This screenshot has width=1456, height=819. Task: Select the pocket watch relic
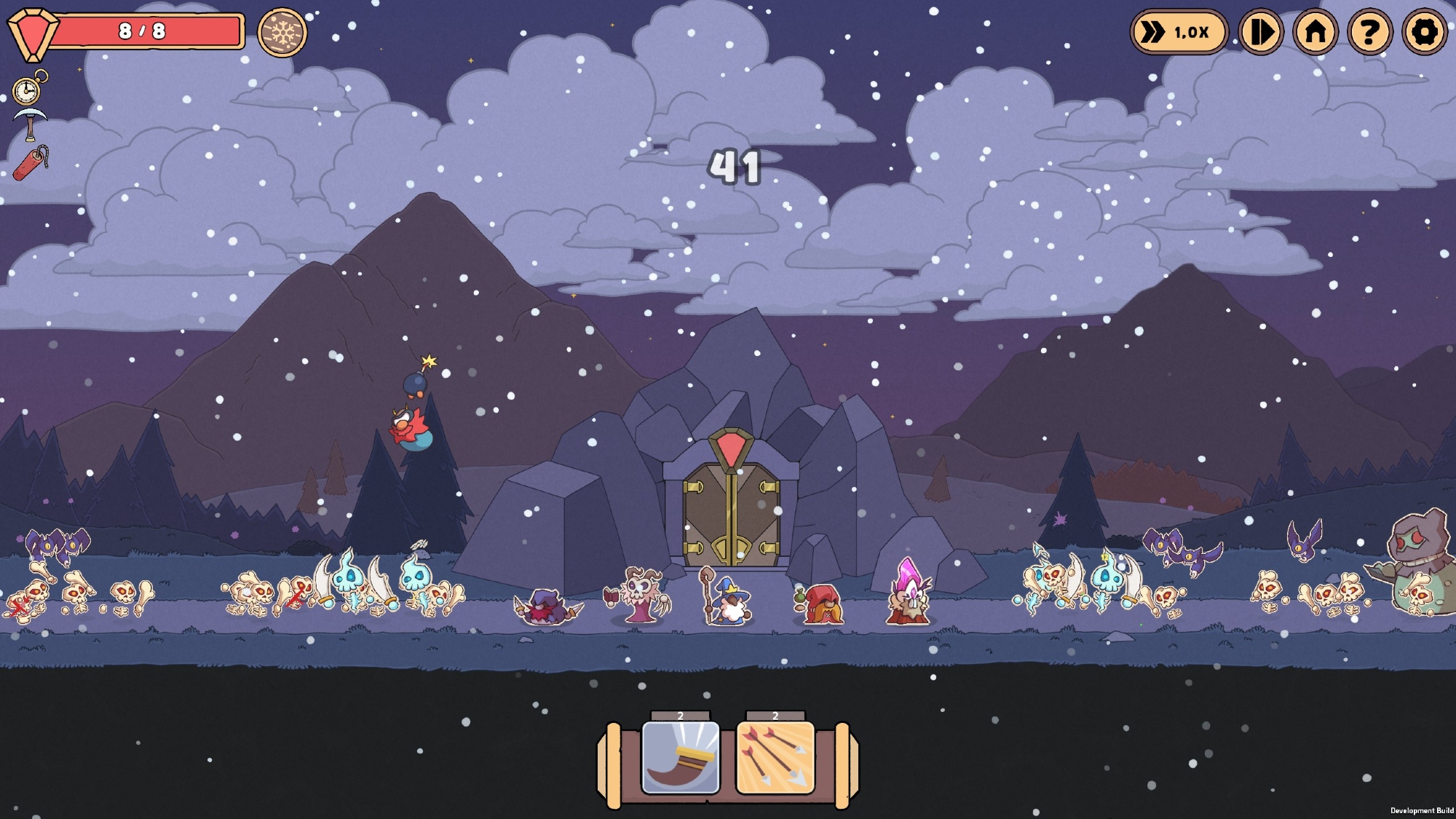28,90
